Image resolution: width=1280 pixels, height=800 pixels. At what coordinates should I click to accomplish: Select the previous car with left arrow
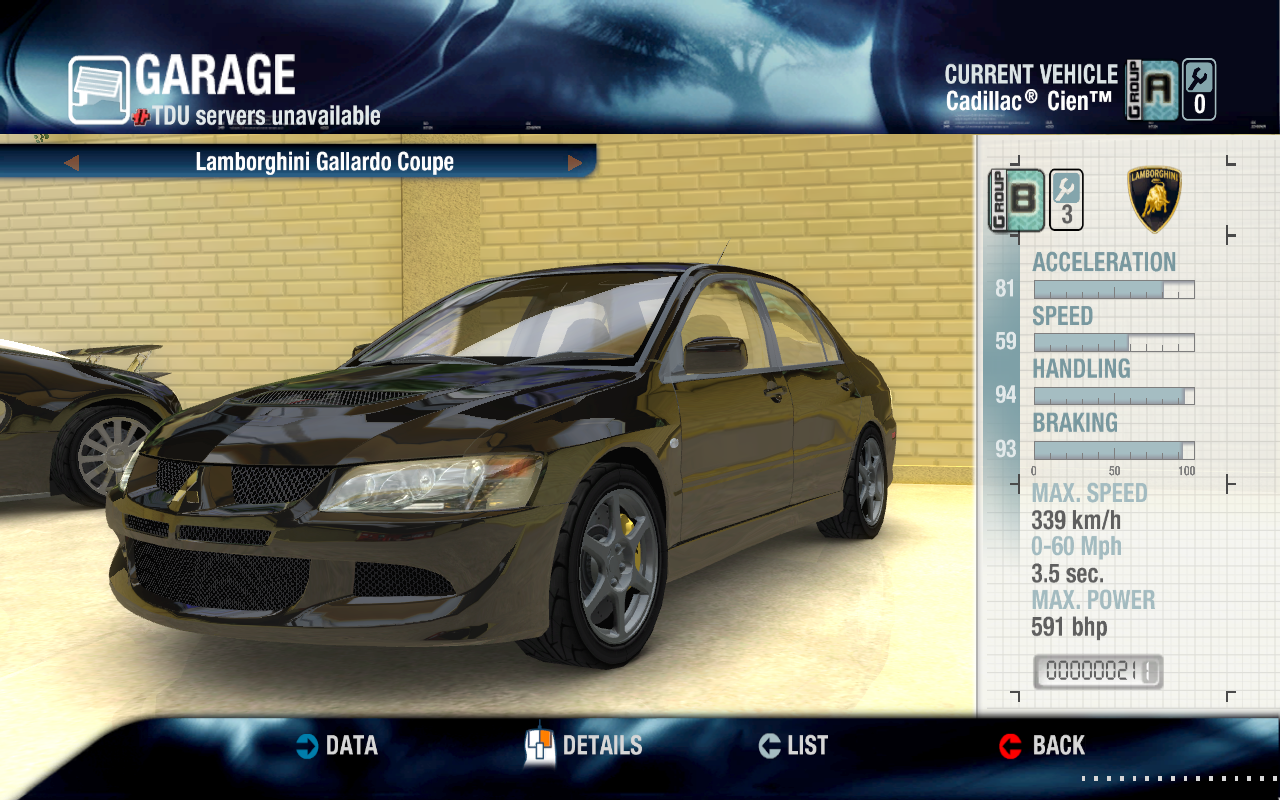[71, 163]
